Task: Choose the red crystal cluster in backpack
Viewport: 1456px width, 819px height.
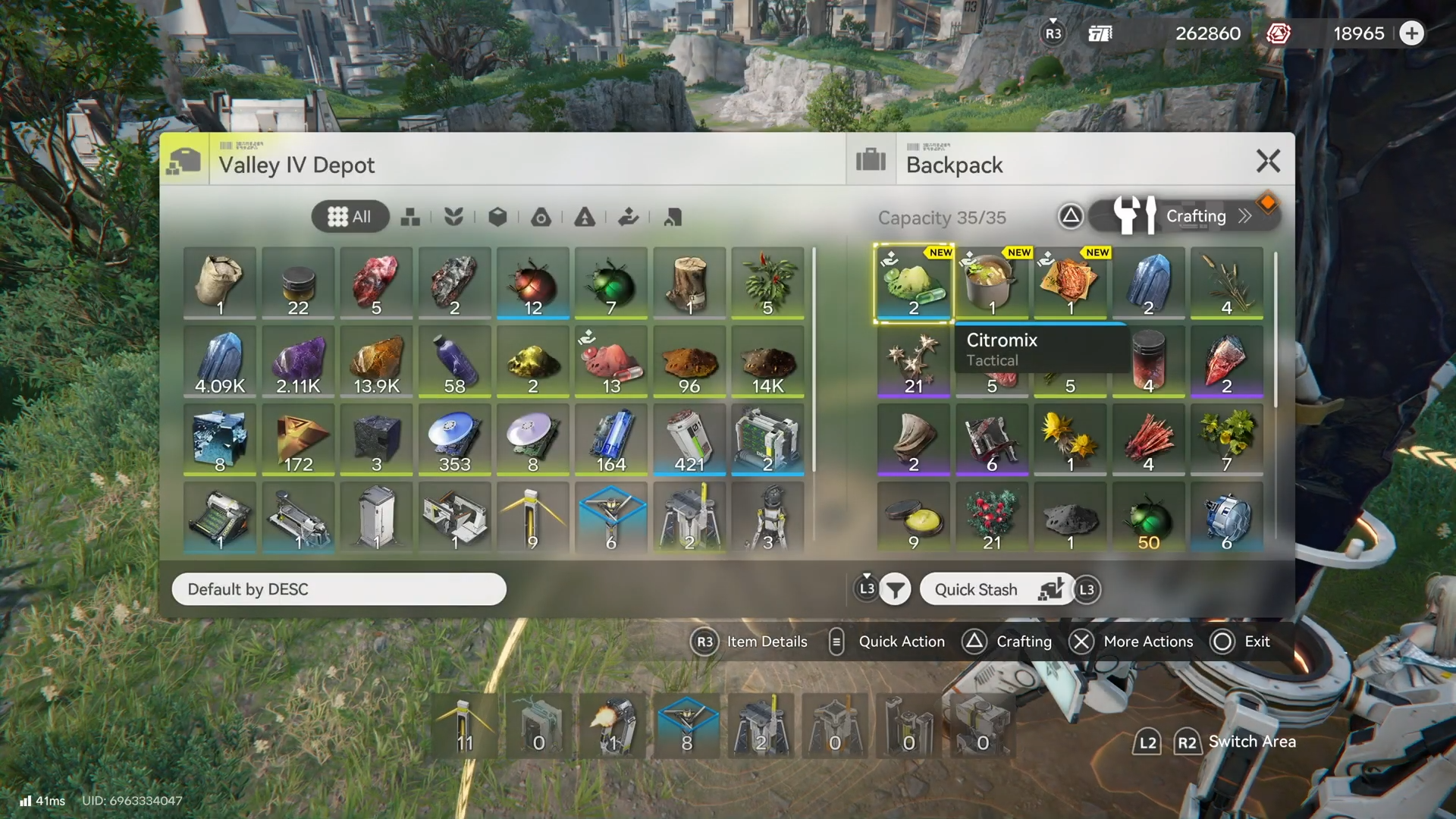Action: pyautogui.click(x=1148, y=440)
